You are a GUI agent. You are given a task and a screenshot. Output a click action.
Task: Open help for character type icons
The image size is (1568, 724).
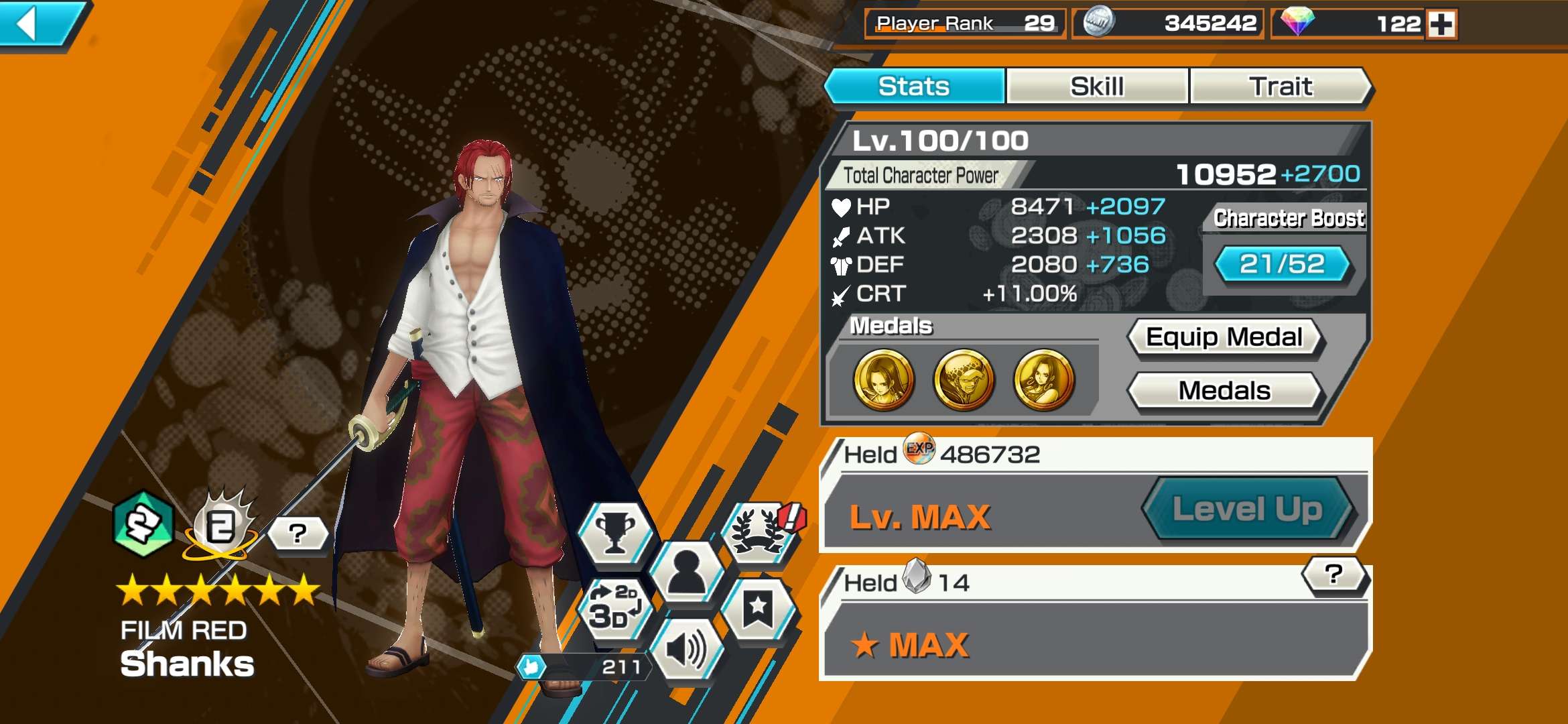point(298,534)
